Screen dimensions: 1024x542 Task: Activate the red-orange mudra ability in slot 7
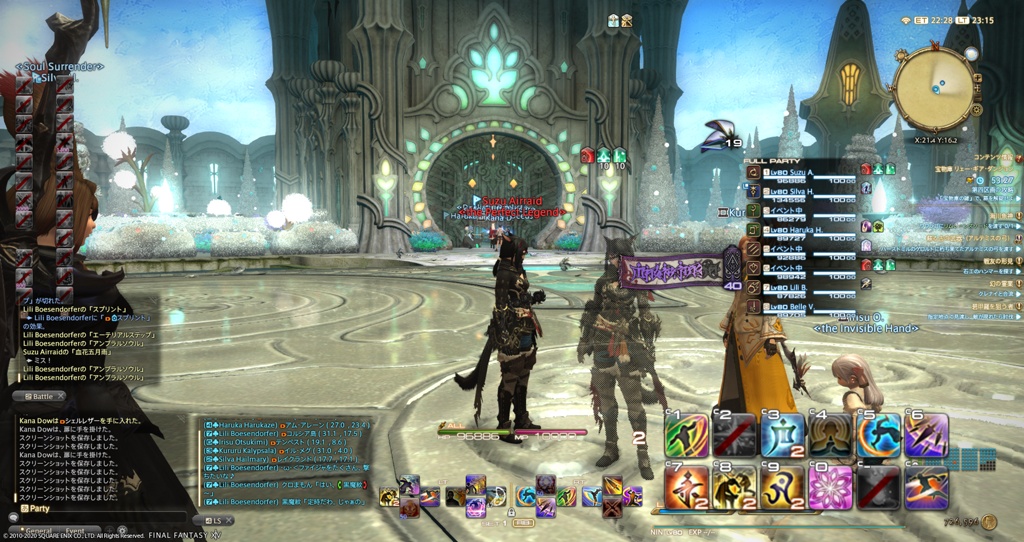pos(686,488)
